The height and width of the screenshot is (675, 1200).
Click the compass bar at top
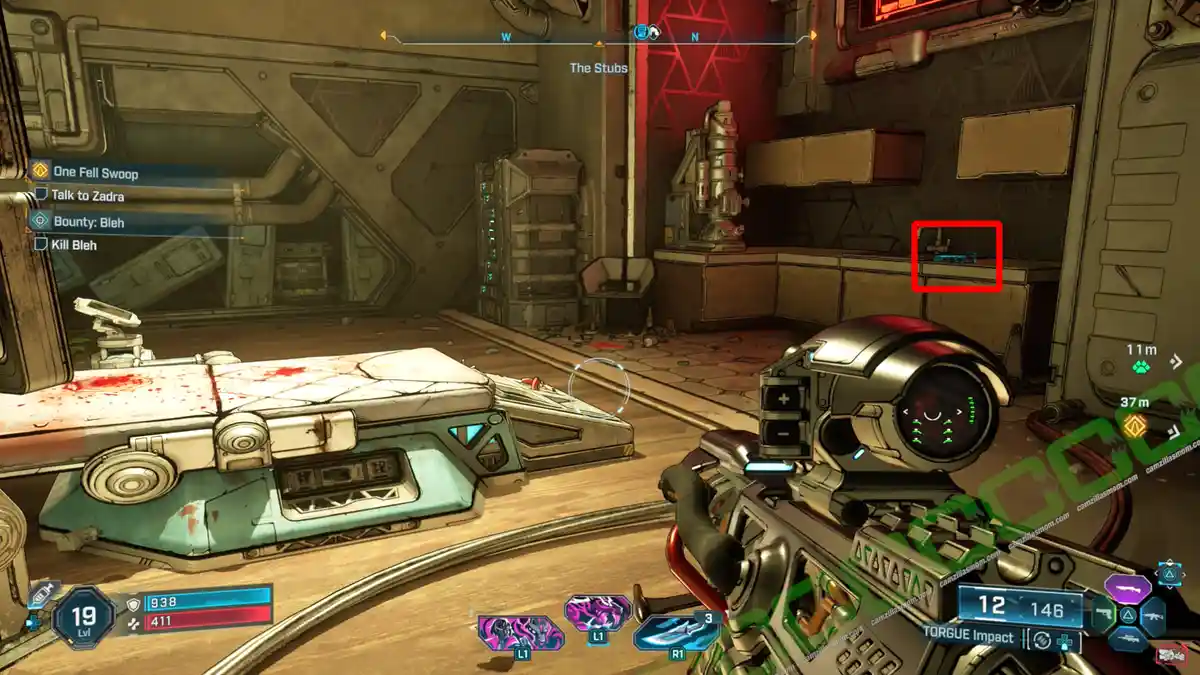pos(597,38)
